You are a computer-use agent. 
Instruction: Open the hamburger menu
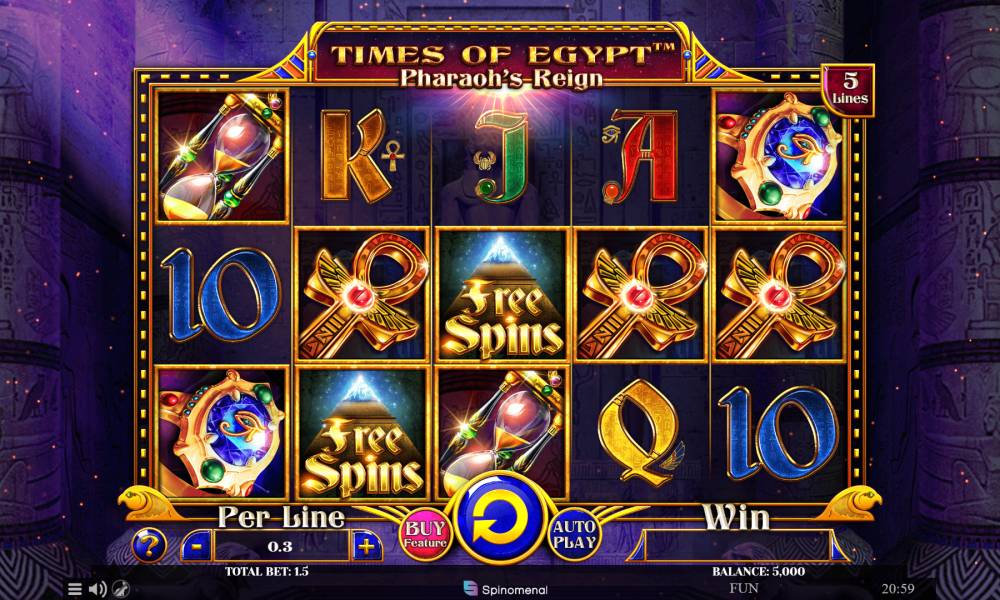pyautogui.click(x=75, y=589)
